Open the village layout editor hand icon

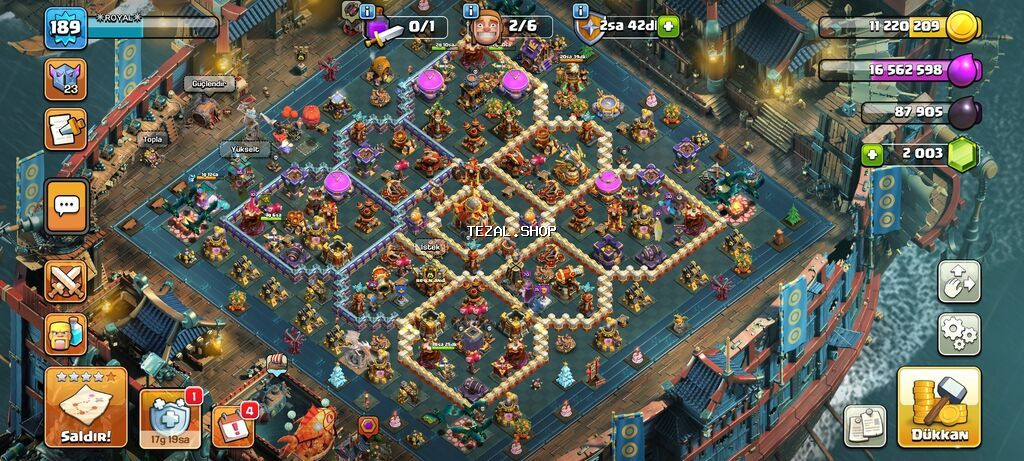coord(958,282)
